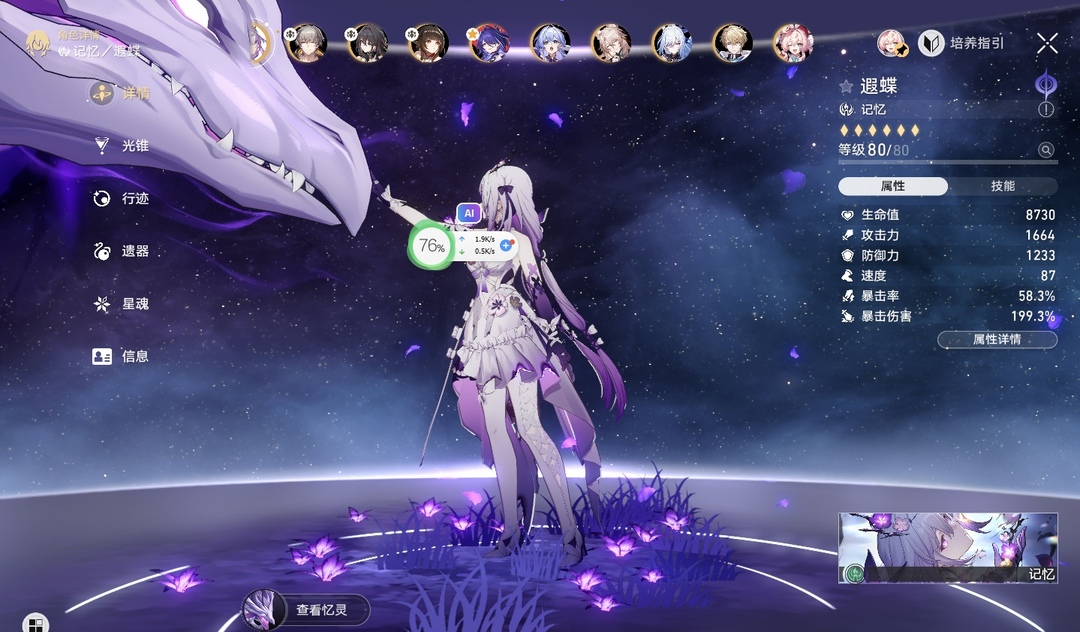Close the character details screen

[x=1047, y=43]
